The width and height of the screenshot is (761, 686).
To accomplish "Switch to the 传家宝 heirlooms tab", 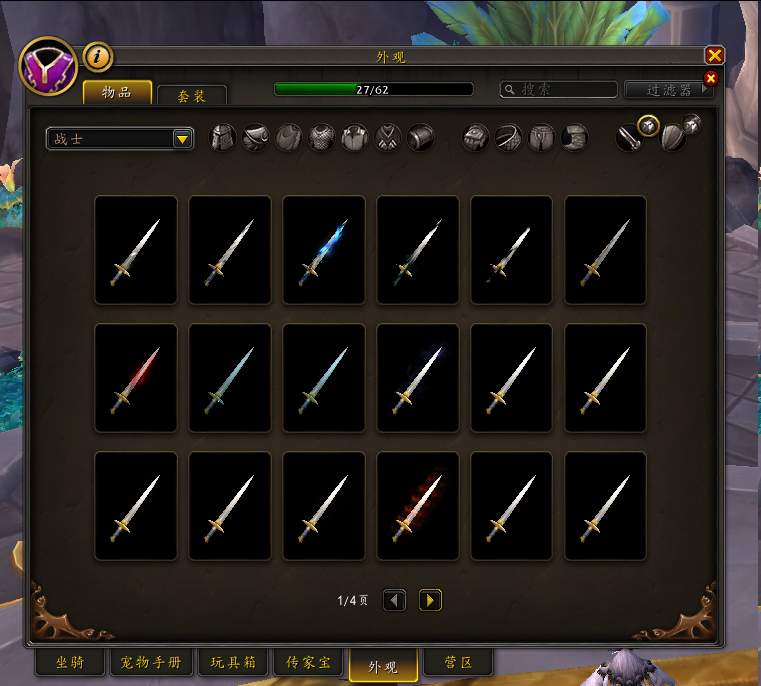I will coord(308,662).
